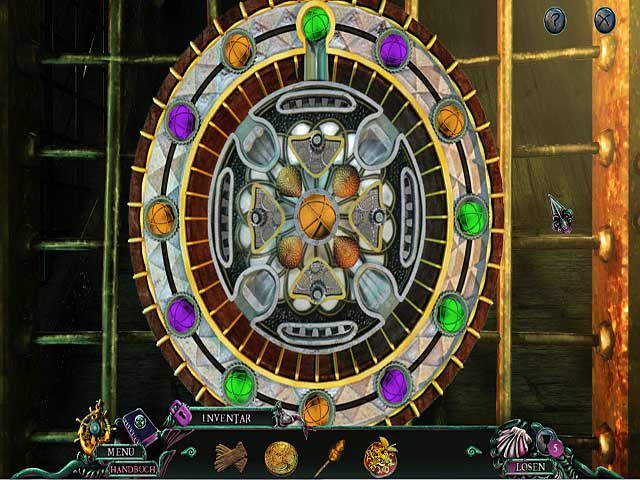This screenshot has height=480, width=640.
Task: Select the golden round medallion in inventory
Action: pyautogui.click(x=281, y=456)
